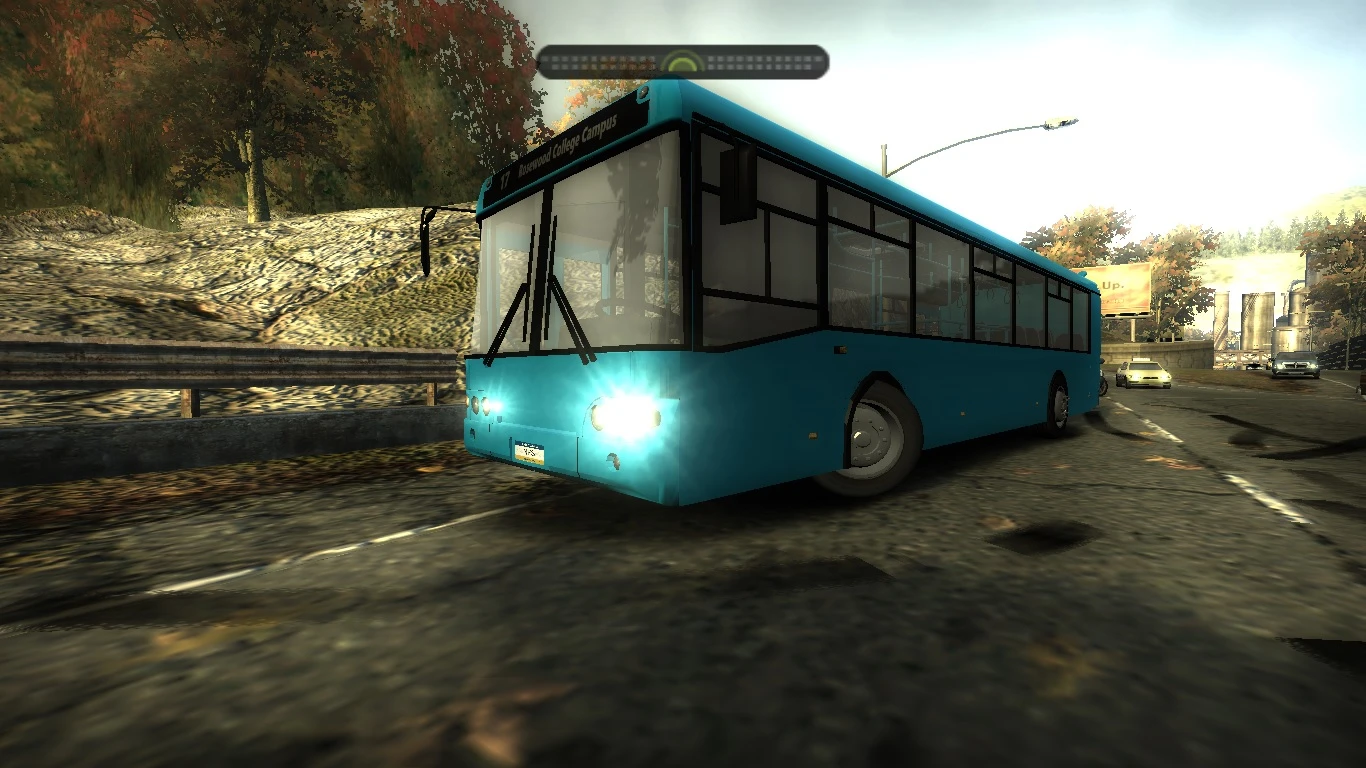Viewport: 1366px width, 768px height.
Task: Select the green rev gauge arc
Action: tap(683, 58)
